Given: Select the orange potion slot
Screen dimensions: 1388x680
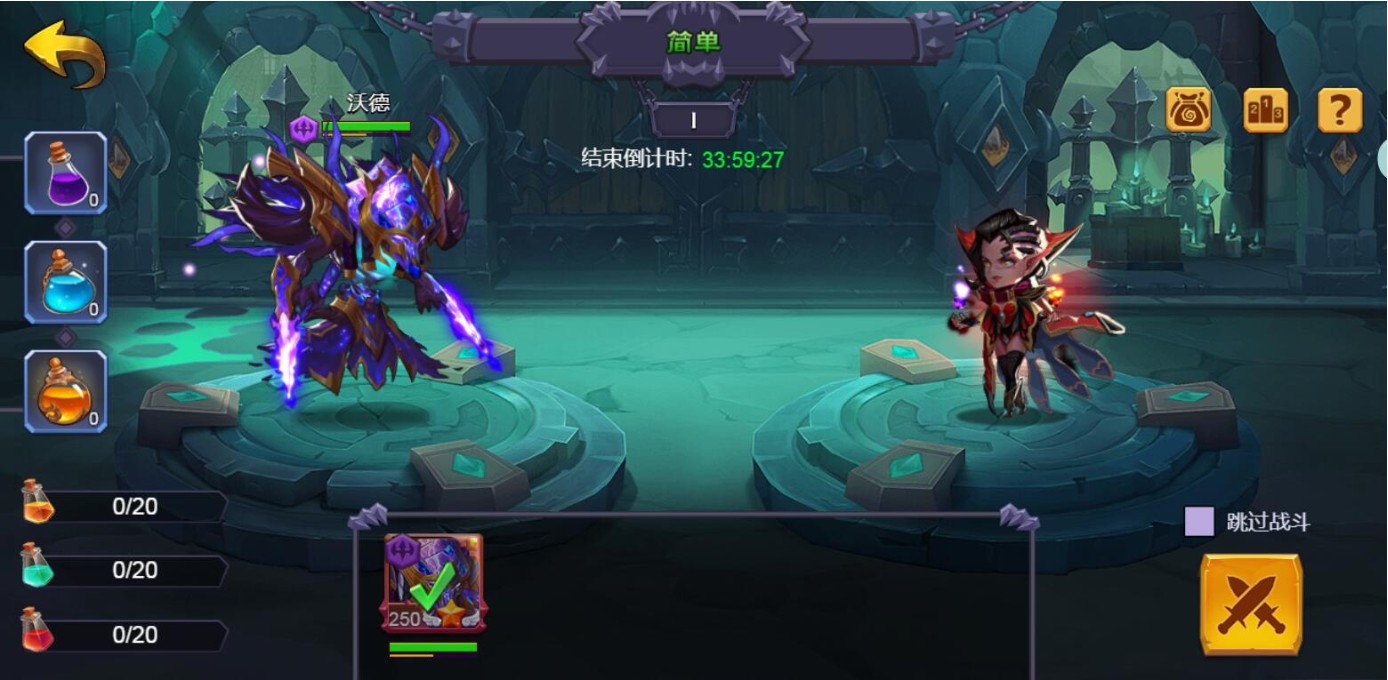Looking at the screenshot, I should pos(66,391).
